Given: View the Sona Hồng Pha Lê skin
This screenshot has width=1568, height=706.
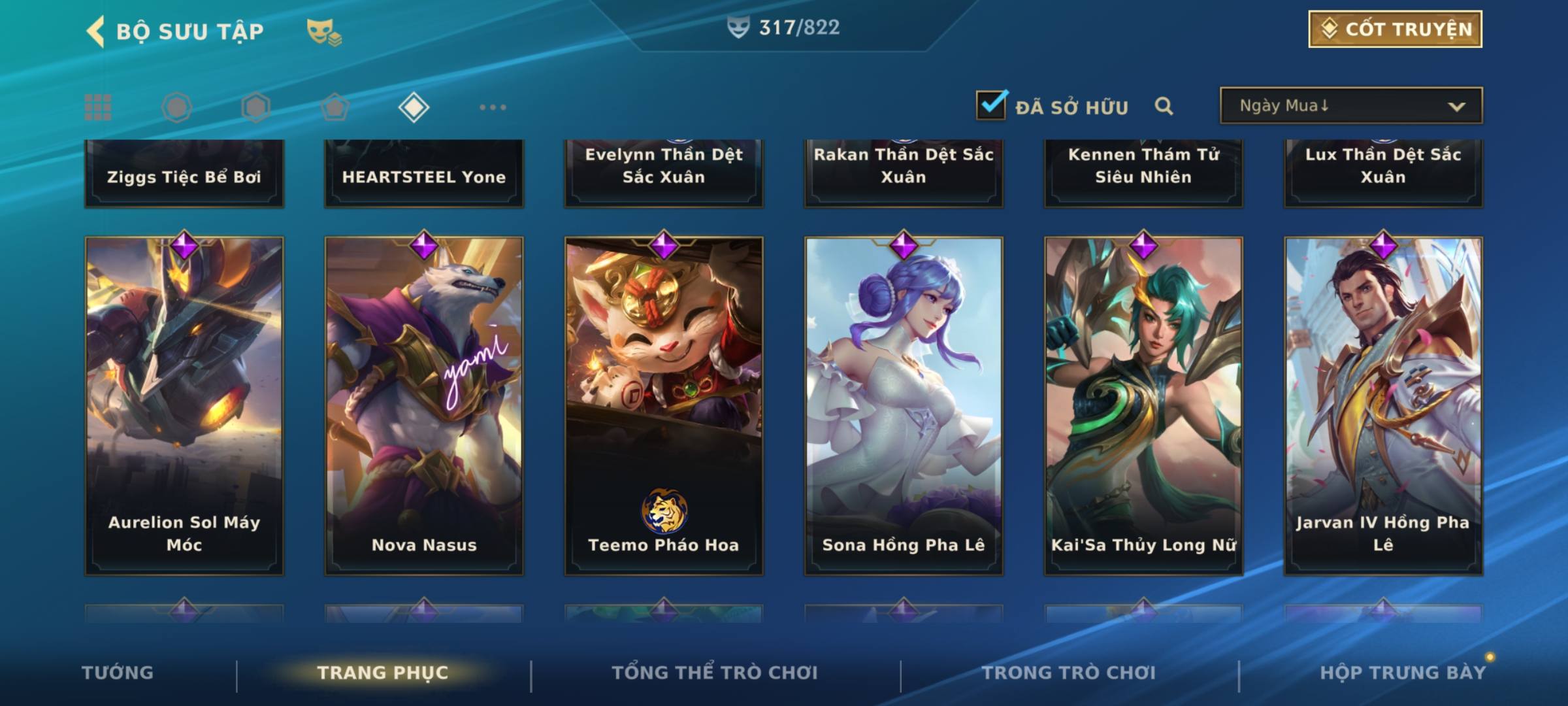Looking at the screenshot, I should coord(904,405).
